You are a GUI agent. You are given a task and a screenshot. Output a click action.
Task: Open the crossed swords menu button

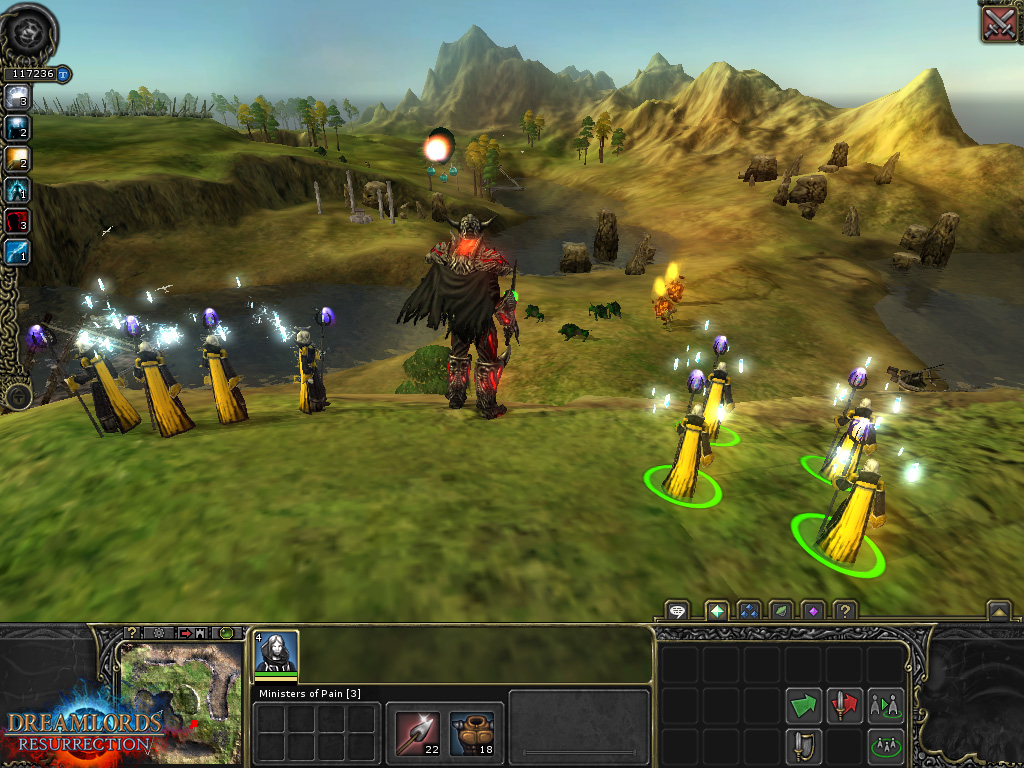(x=999, y=22)
